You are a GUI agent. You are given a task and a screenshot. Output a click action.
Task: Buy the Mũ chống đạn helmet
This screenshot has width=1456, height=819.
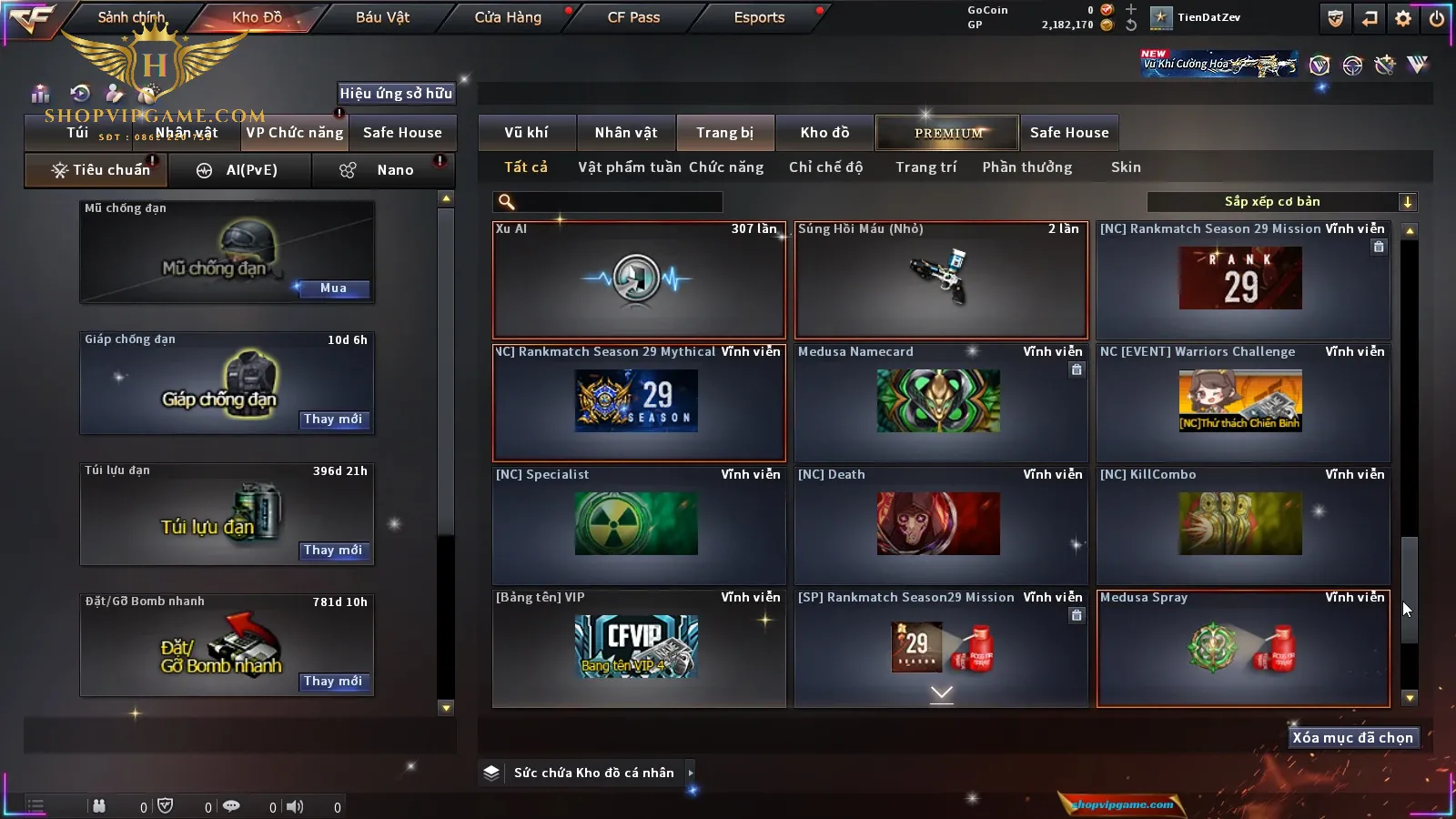pyautogui.click(x=333, y=288)
